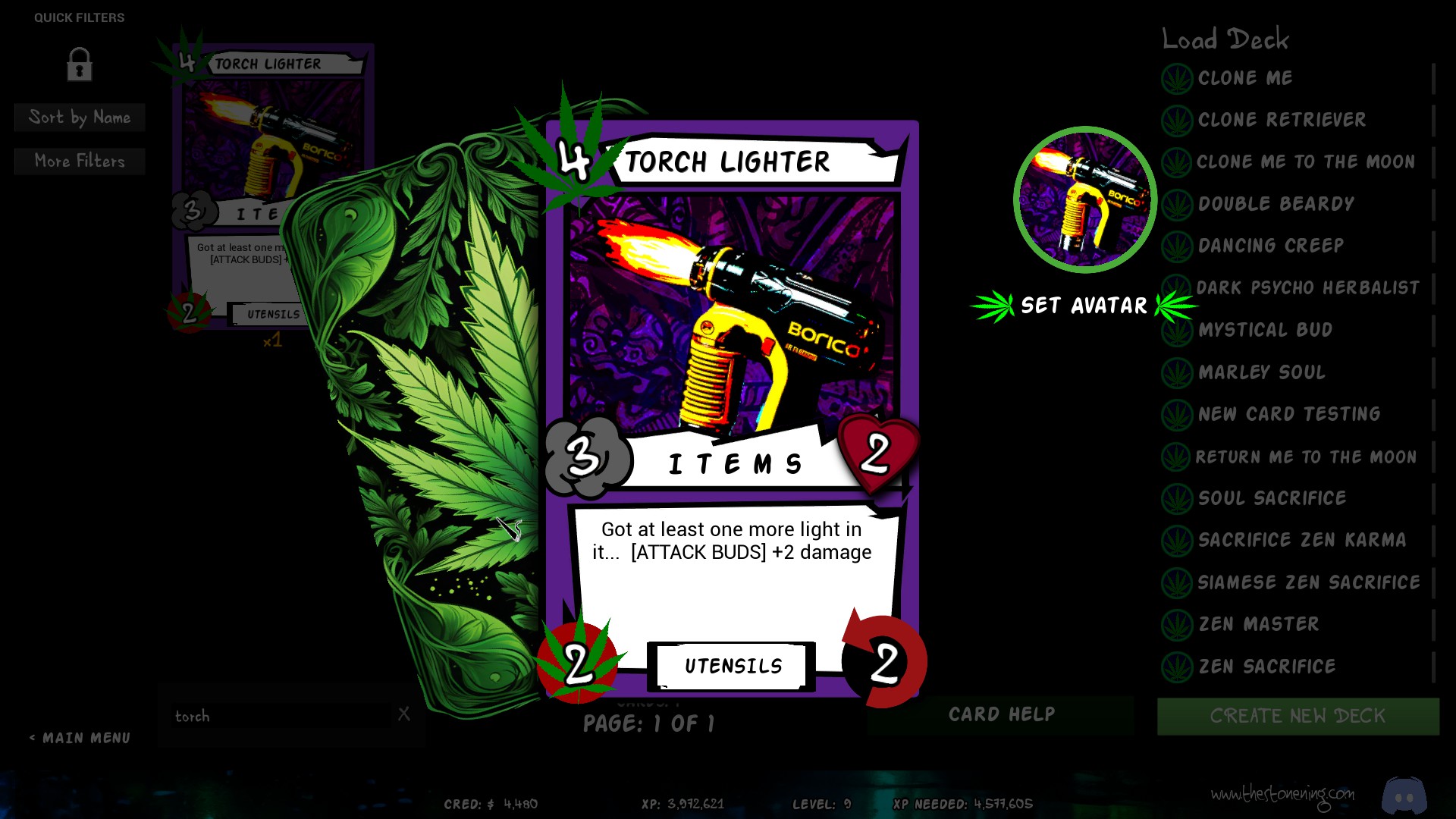
Task: Load the Clone Retriever deck
Action: [1282, 120]
